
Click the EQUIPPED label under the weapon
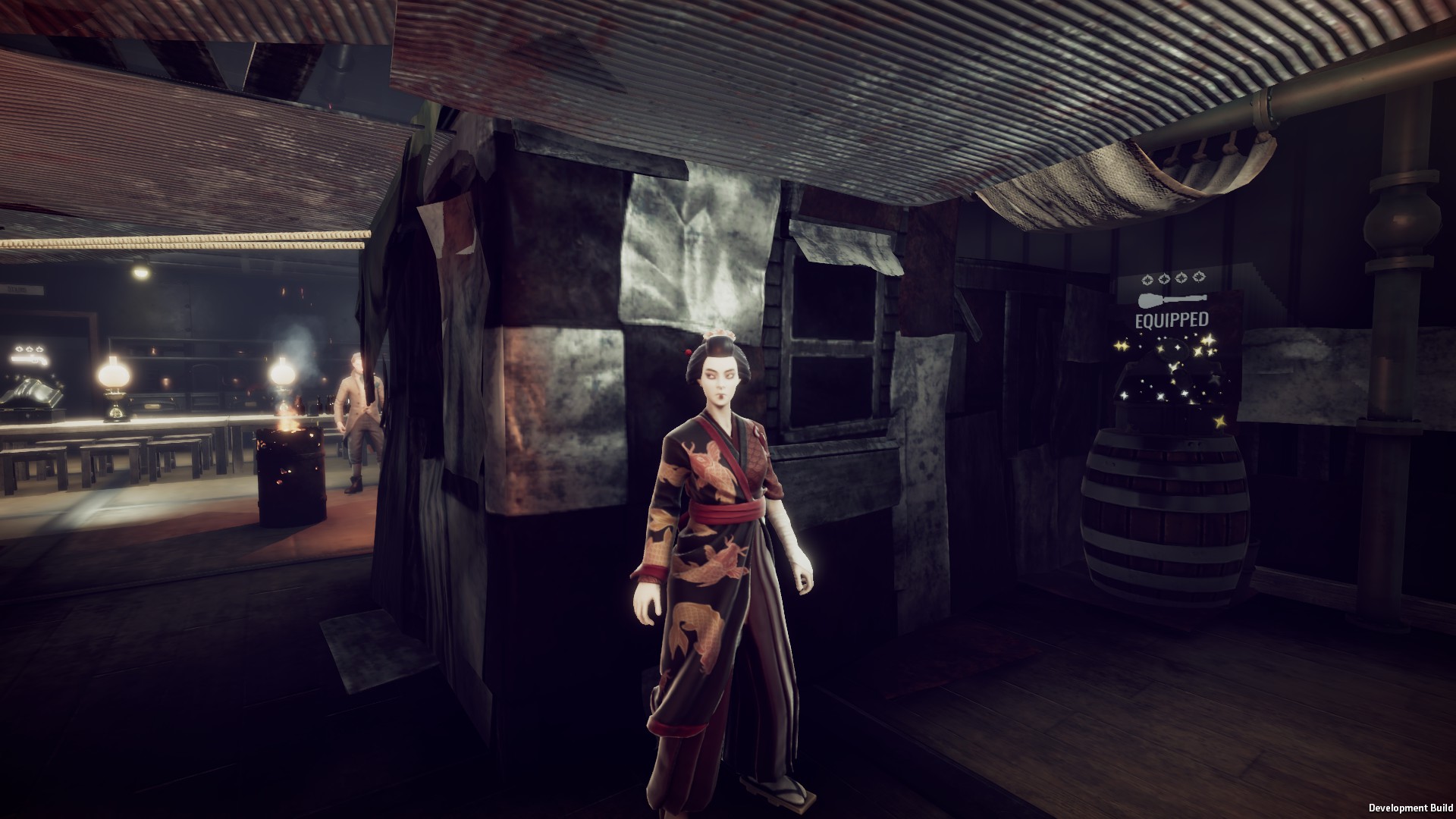tap(1172, 320)
